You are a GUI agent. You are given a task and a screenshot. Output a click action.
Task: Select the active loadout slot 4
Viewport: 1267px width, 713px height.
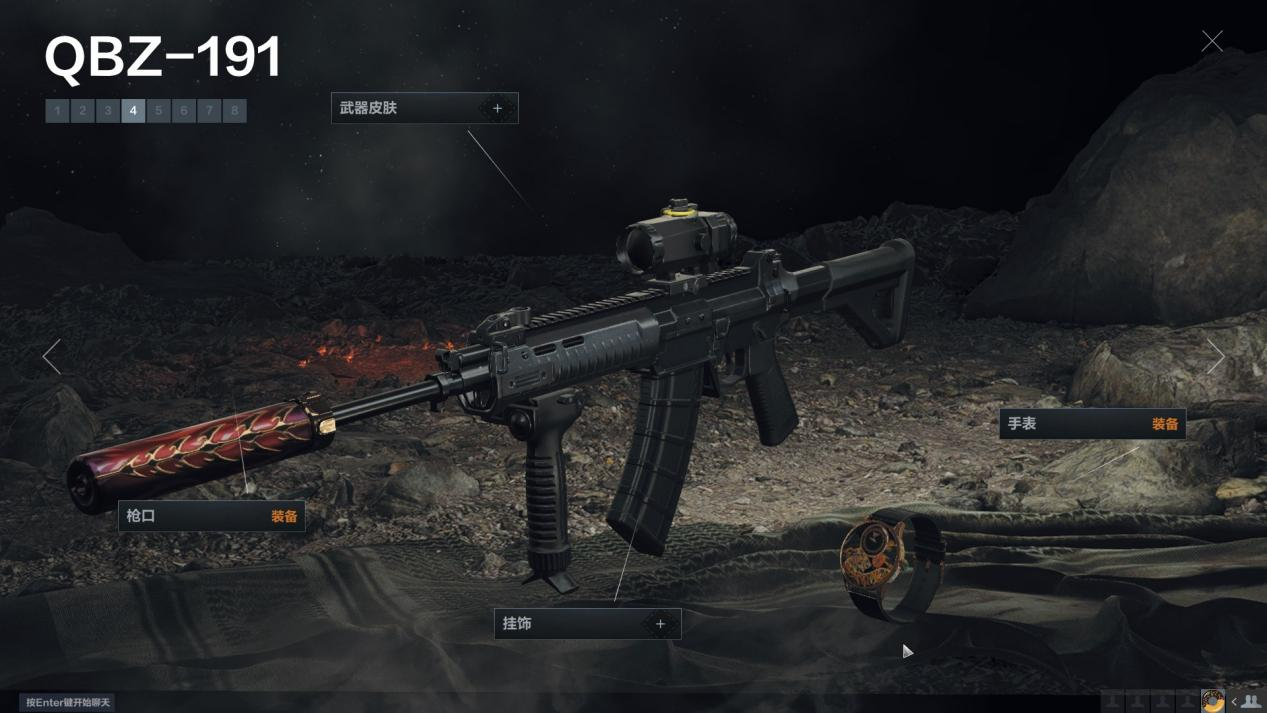tap(133, 111)
